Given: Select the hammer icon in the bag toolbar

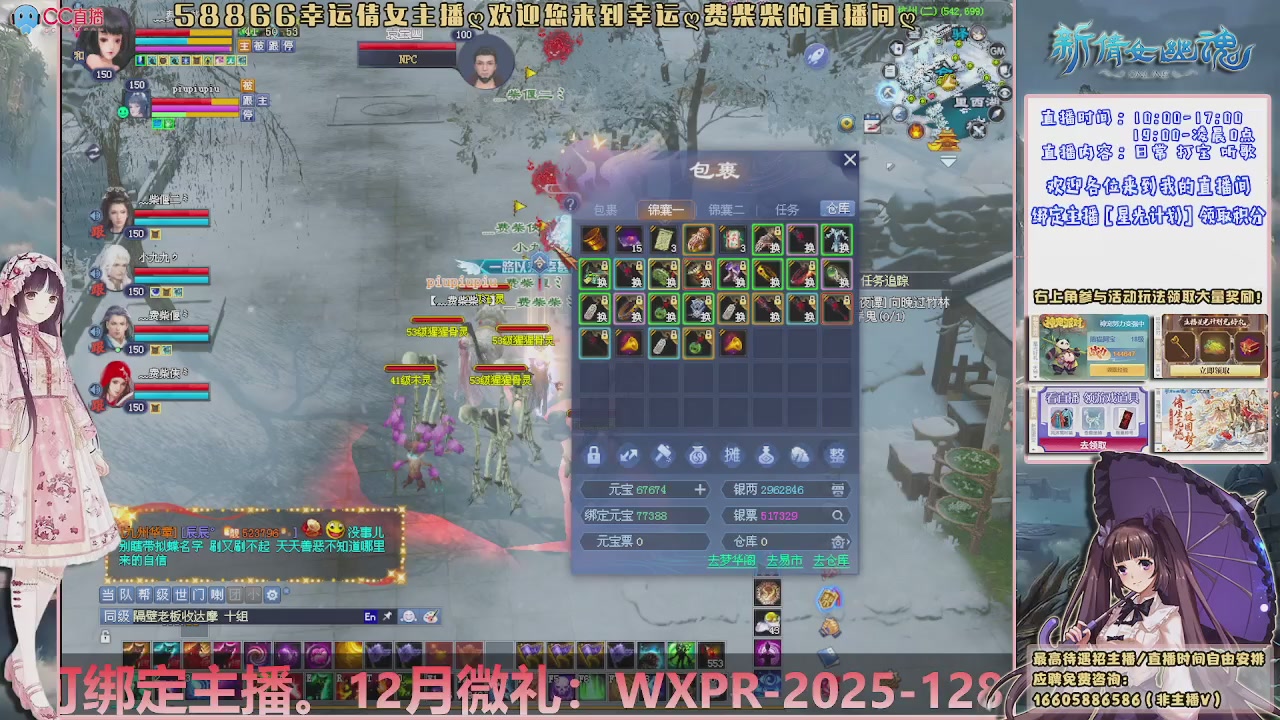Looking at the screenshot, I should point(664,455).
